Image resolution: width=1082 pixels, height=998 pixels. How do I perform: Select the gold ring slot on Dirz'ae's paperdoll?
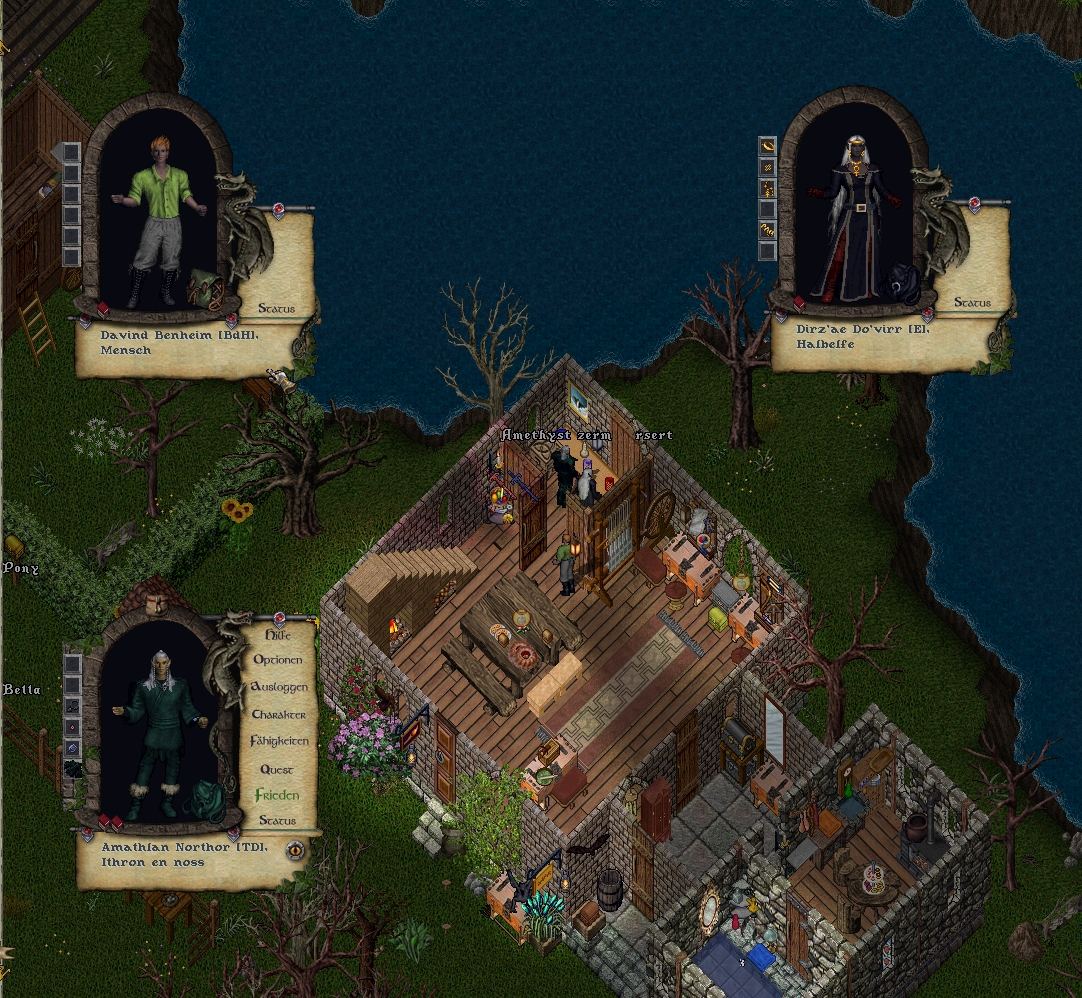768,146
